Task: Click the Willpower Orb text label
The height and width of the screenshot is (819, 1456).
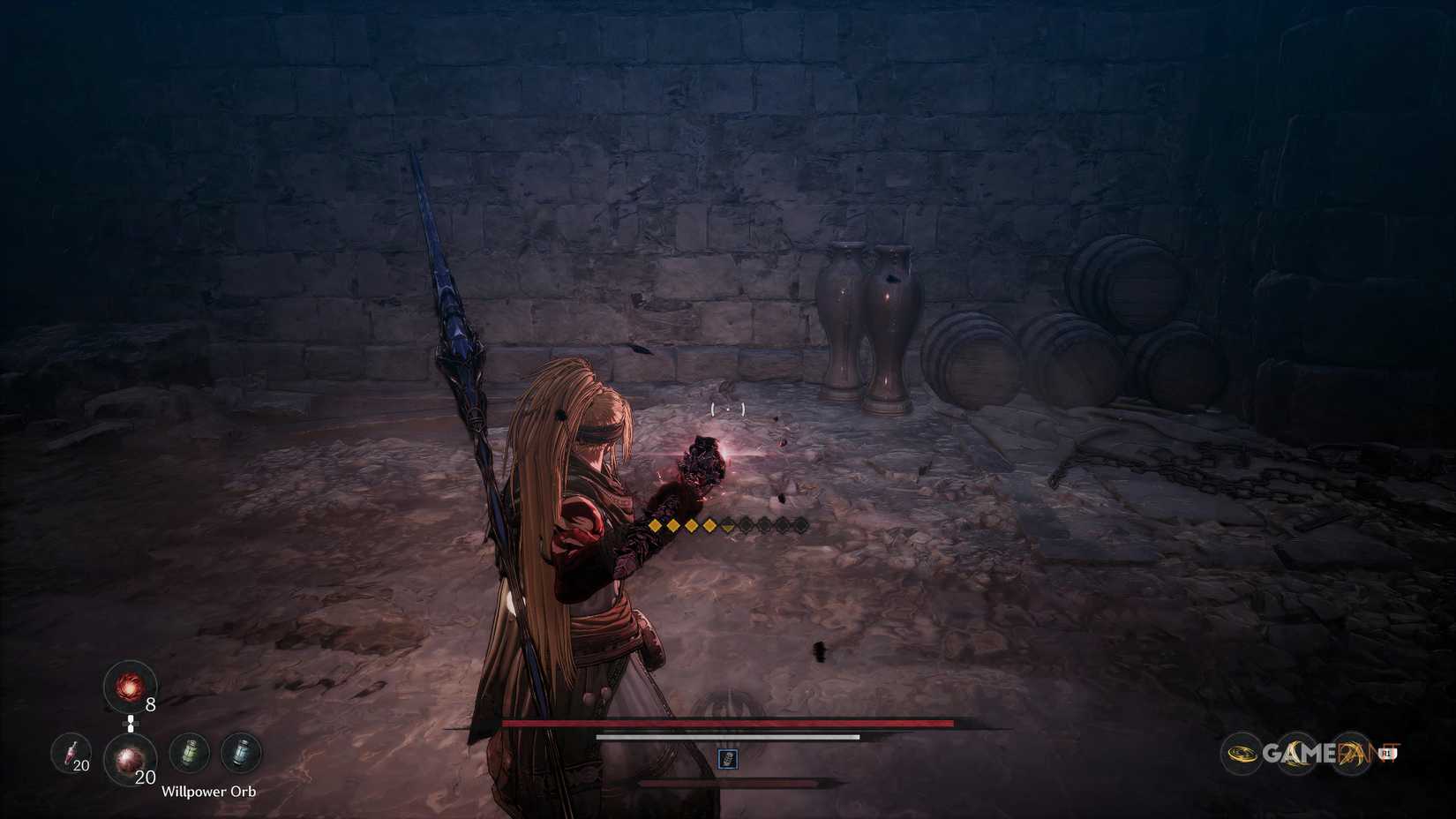Action: (210, 792)
